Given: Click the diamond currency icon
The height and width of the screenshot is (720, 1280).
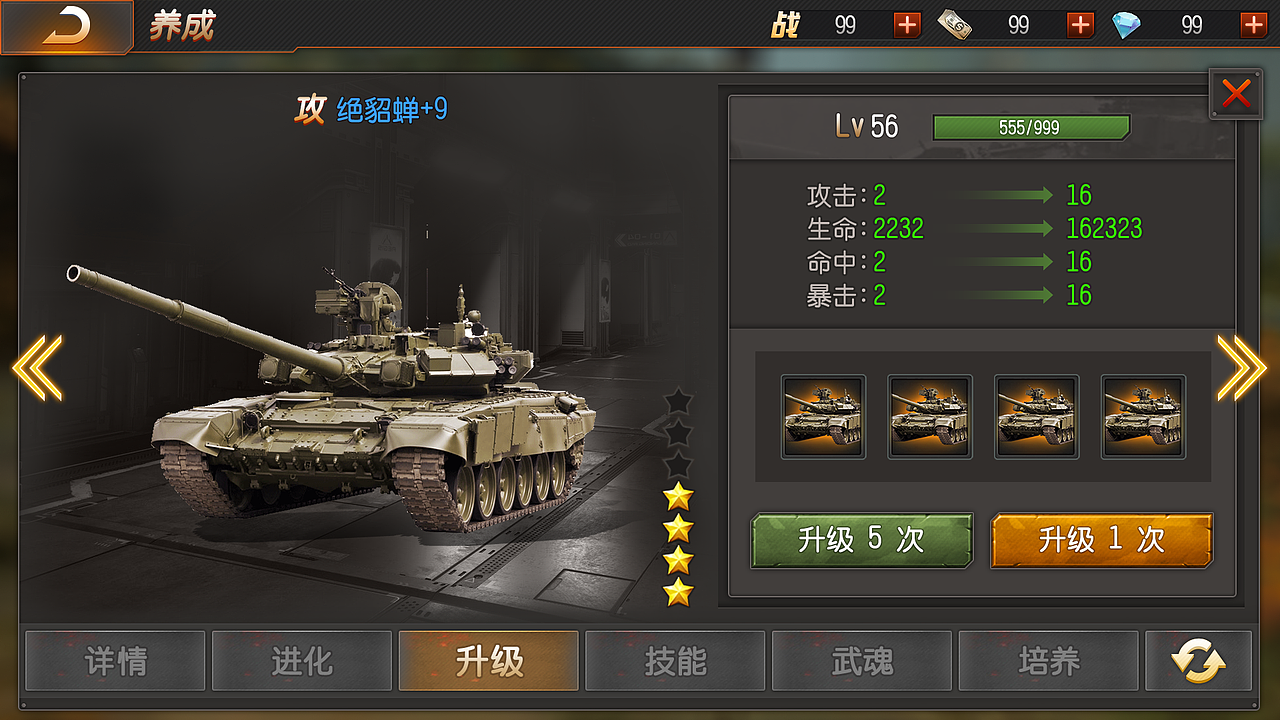Looking at the screenshot, I should (x=1128, y=24).
